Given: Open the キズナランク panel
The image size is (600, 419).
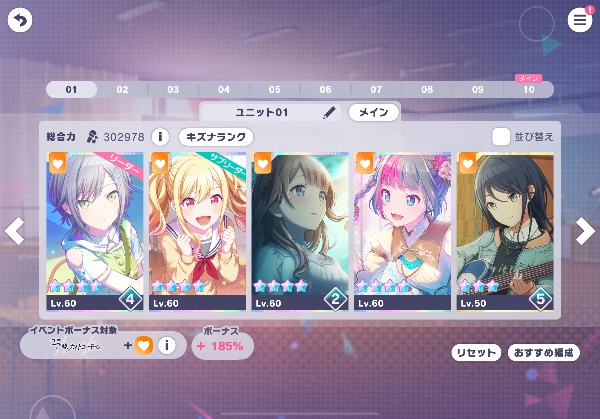Looking at the screenshot, I should (x=216, y=136).
